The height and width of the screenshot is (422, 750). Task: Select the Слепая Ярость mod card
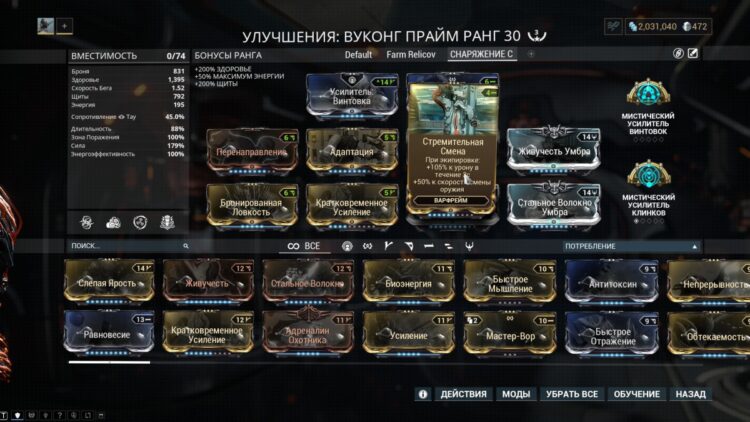(x=109, y=283)
